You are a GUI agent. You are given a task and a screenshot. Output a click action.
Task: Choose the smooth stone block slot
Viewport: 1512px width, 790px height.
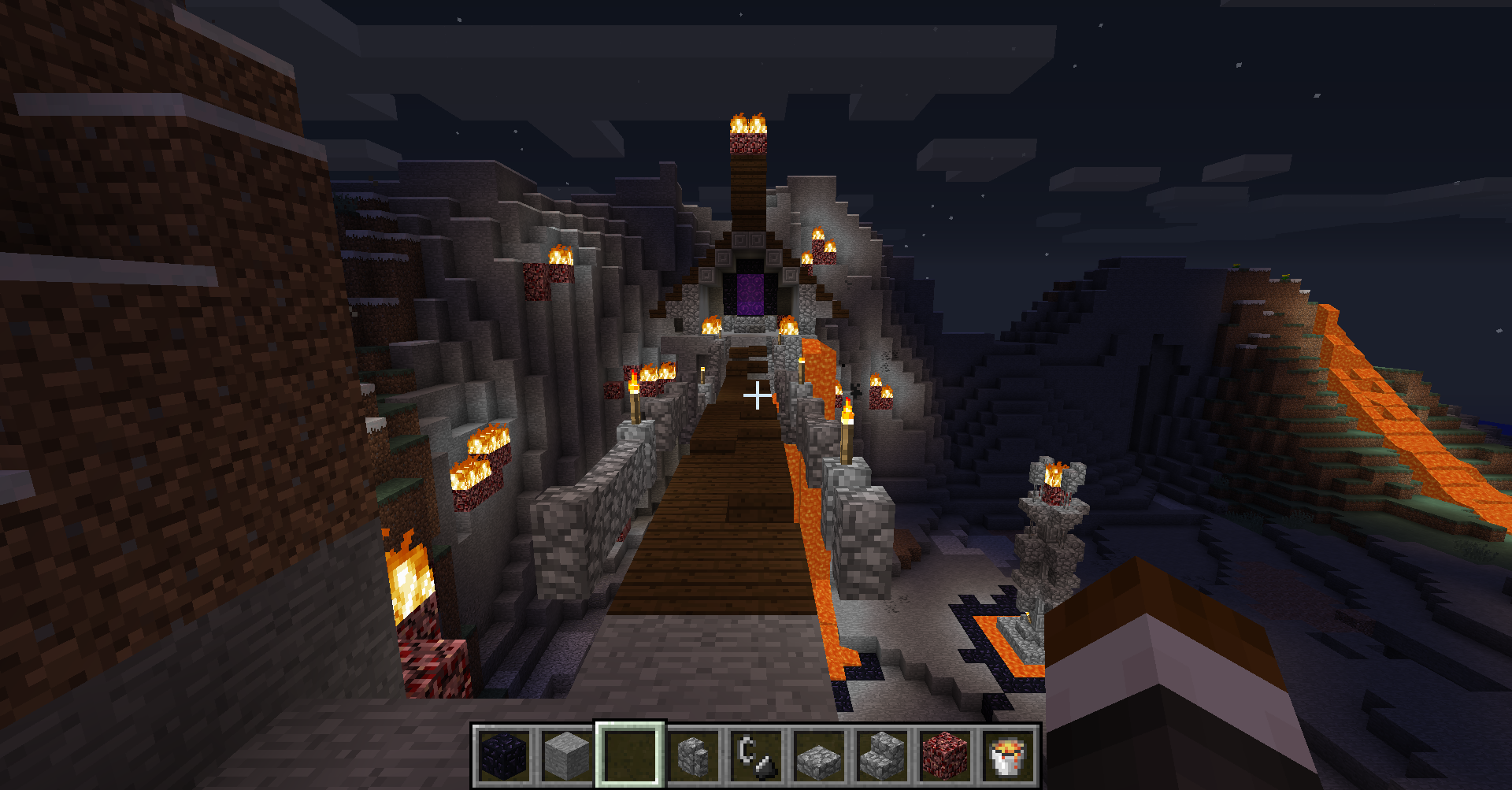point(567,755)
